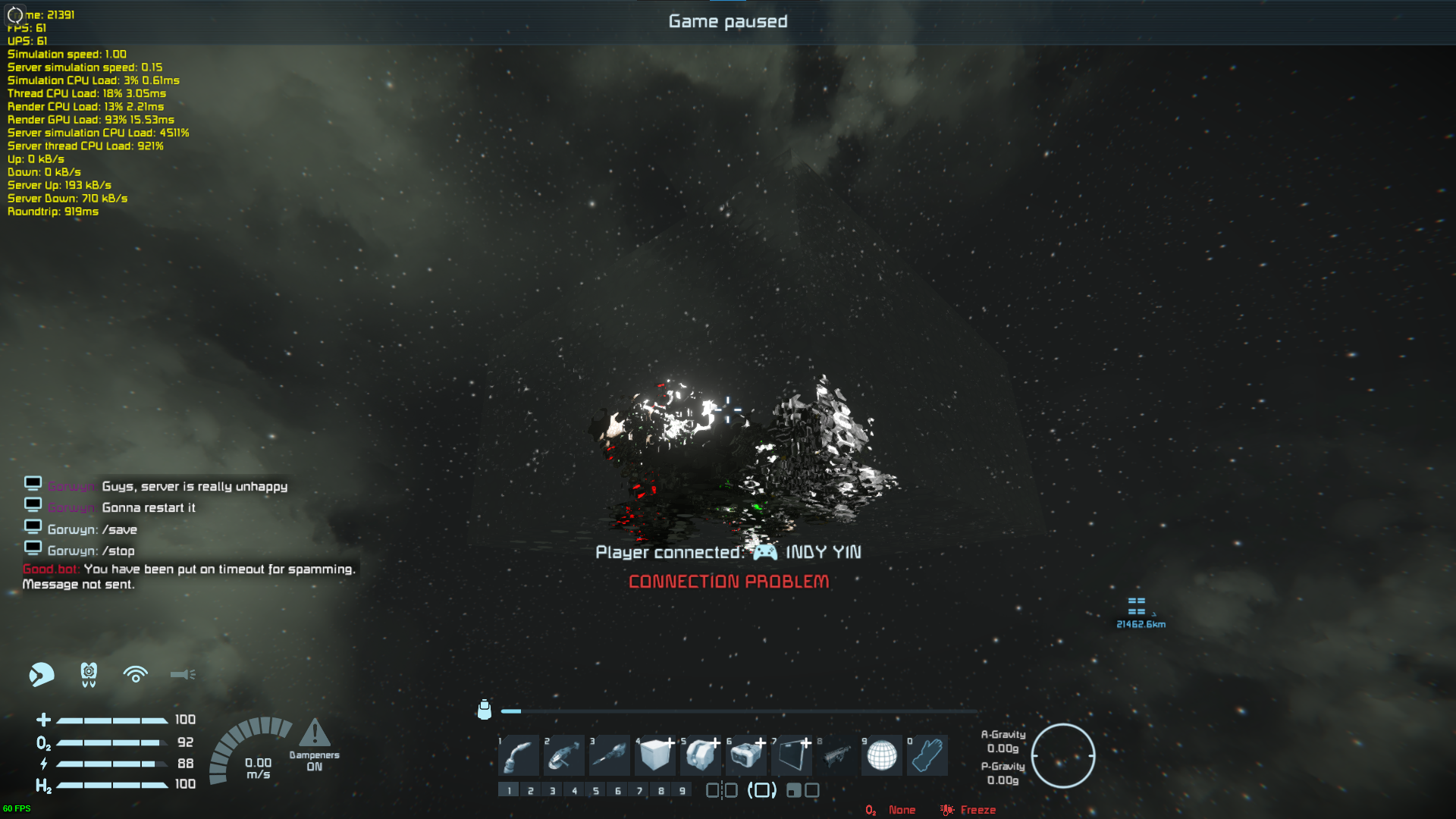Toggle the broadcasting antenna signal icon
This screenshot has width=1456, height=819.
(x=136, y=674)
